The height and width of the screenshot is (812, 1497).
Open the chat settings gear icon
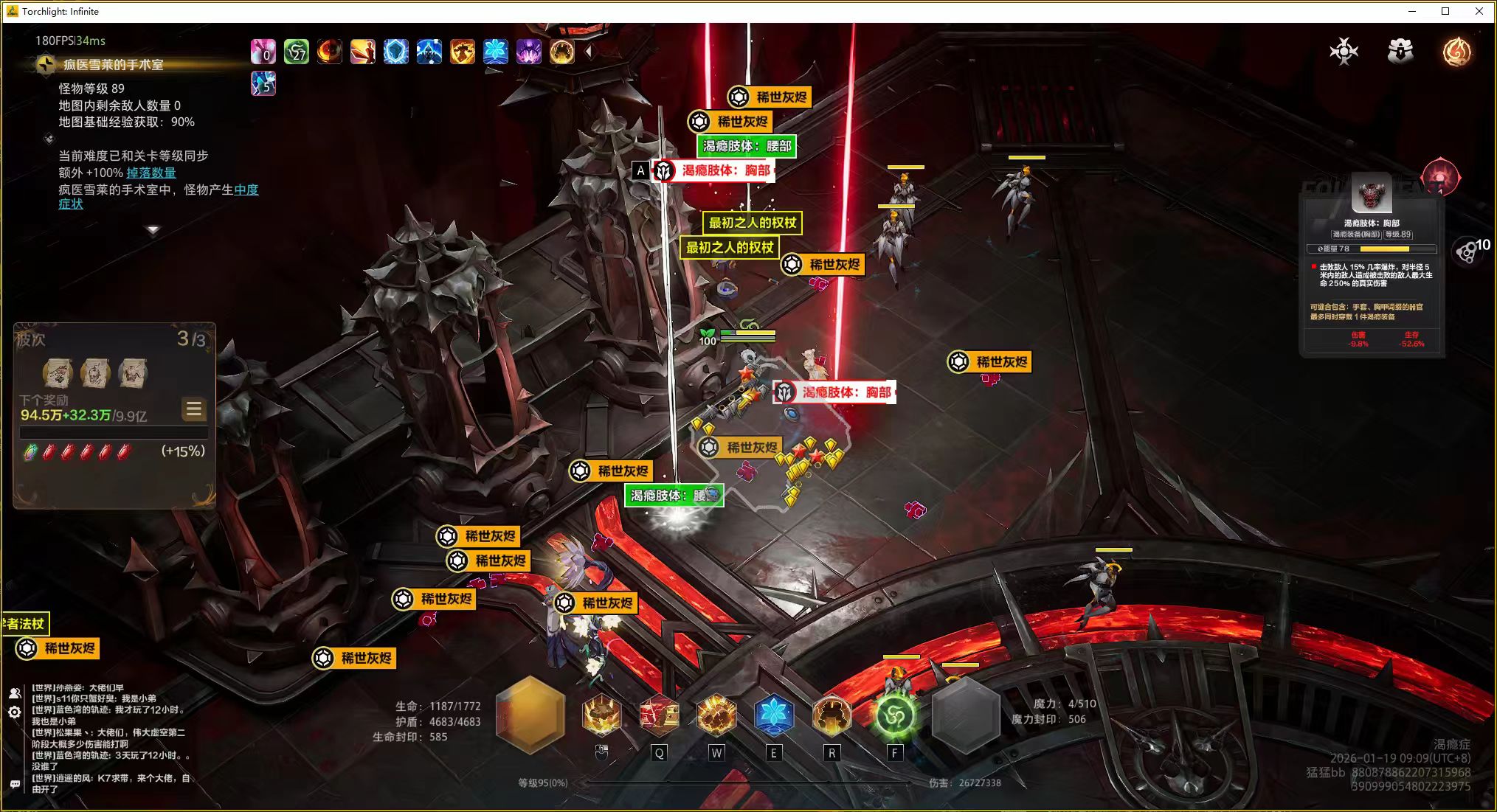14,712
